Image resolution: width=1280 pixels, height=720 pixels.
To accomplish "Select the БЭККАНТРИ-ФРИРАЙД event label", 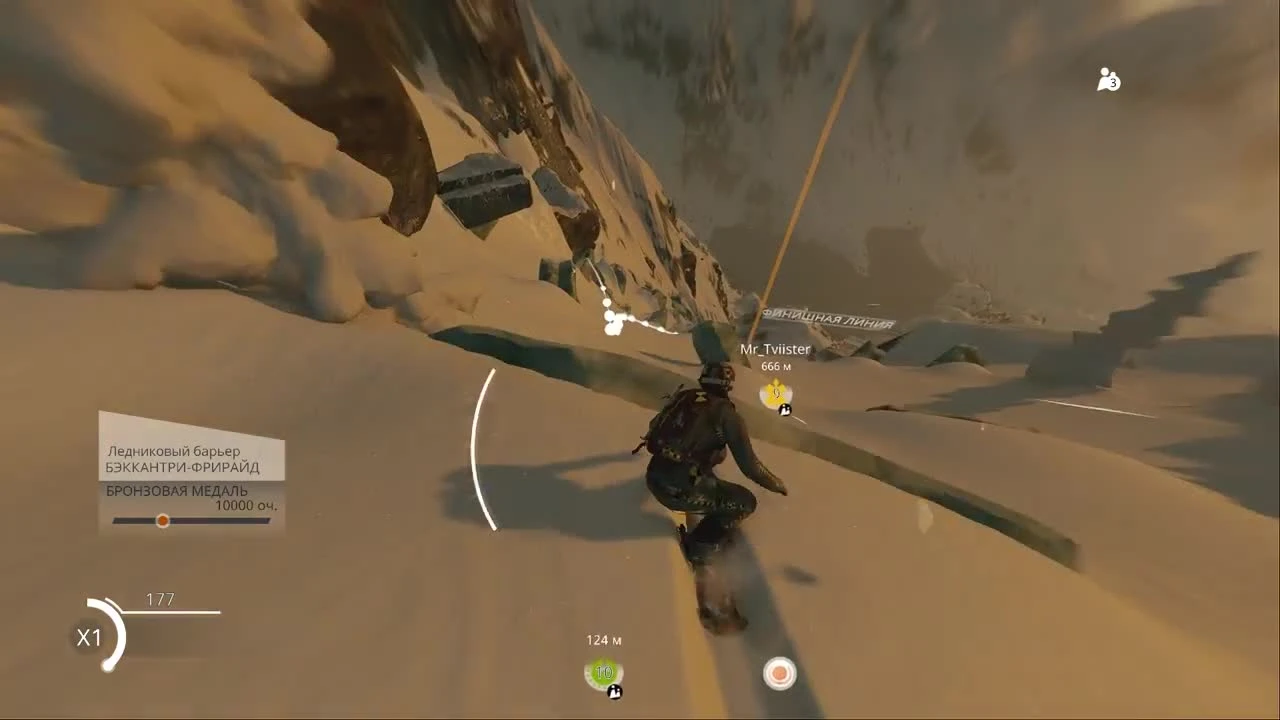I will point(182,465).
